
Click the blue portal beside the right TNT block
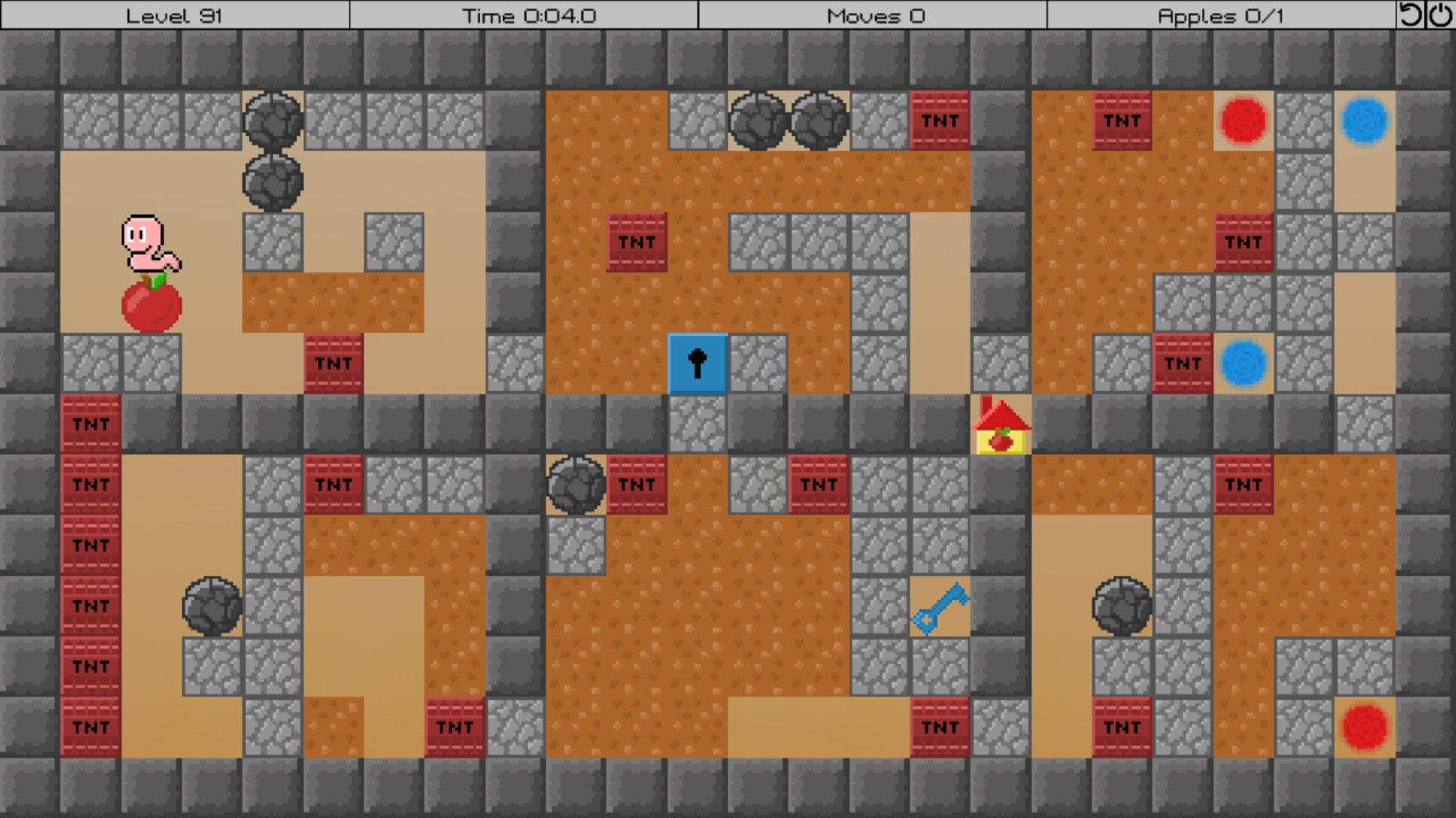pos(1245,363)
